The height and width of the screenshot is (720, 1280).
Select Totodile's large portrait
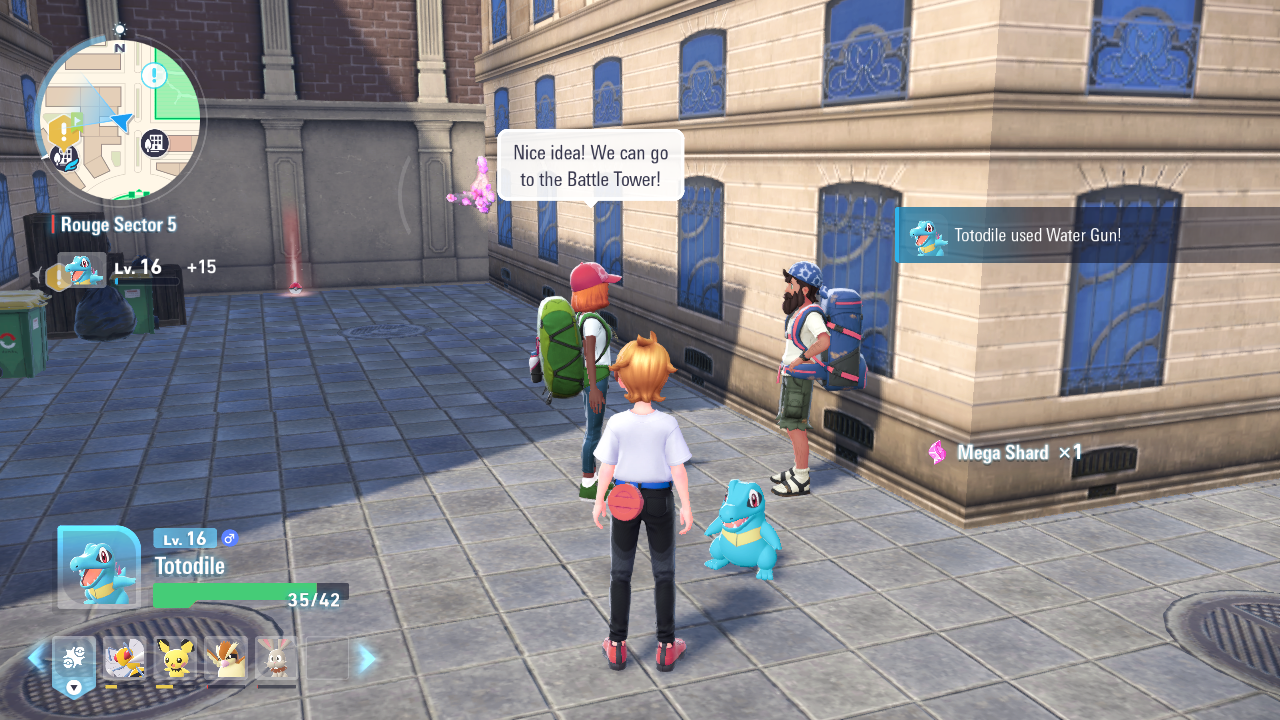[x=98, y=567]
